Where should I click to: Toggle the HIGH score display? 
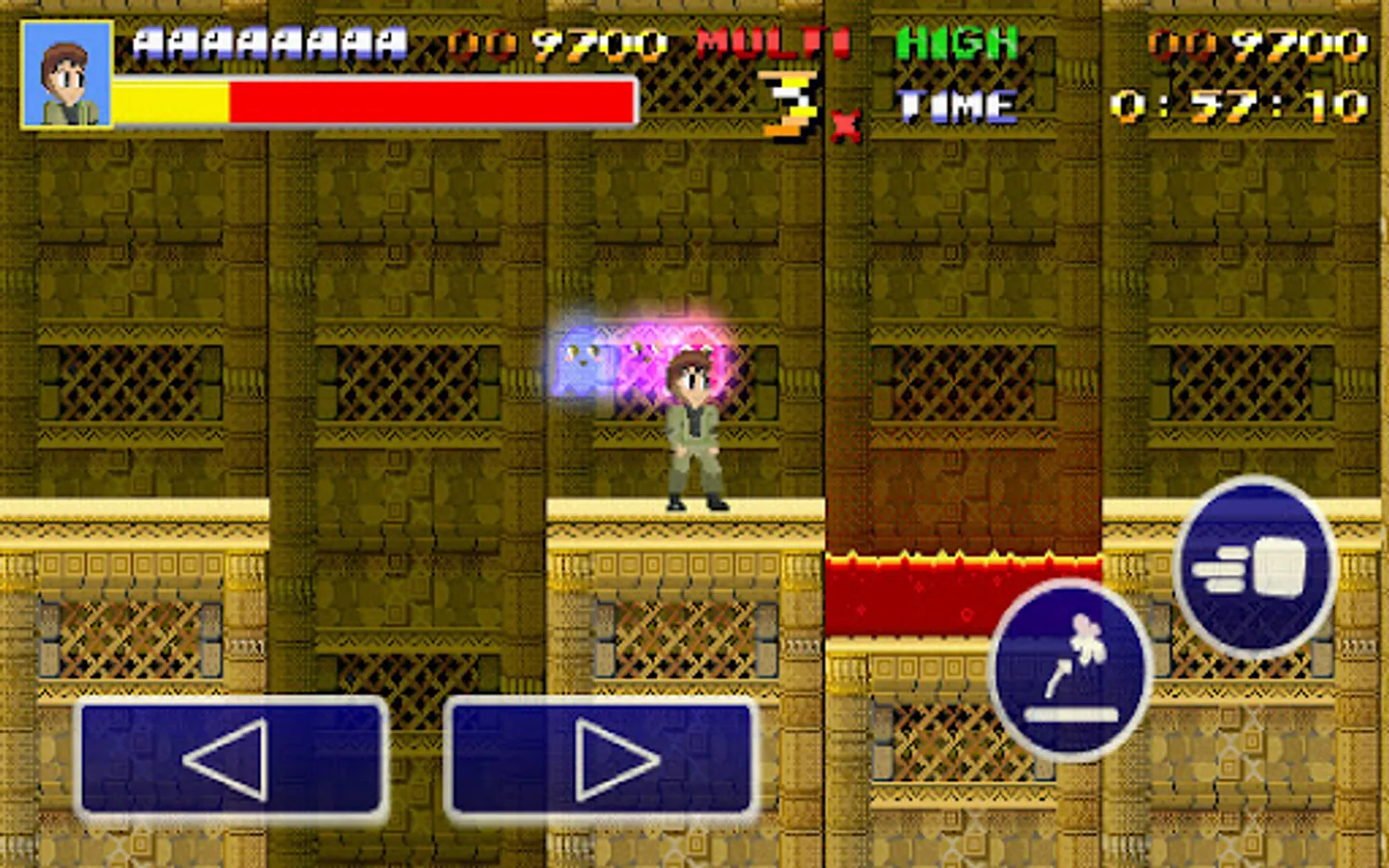click(x=956, y=43)
